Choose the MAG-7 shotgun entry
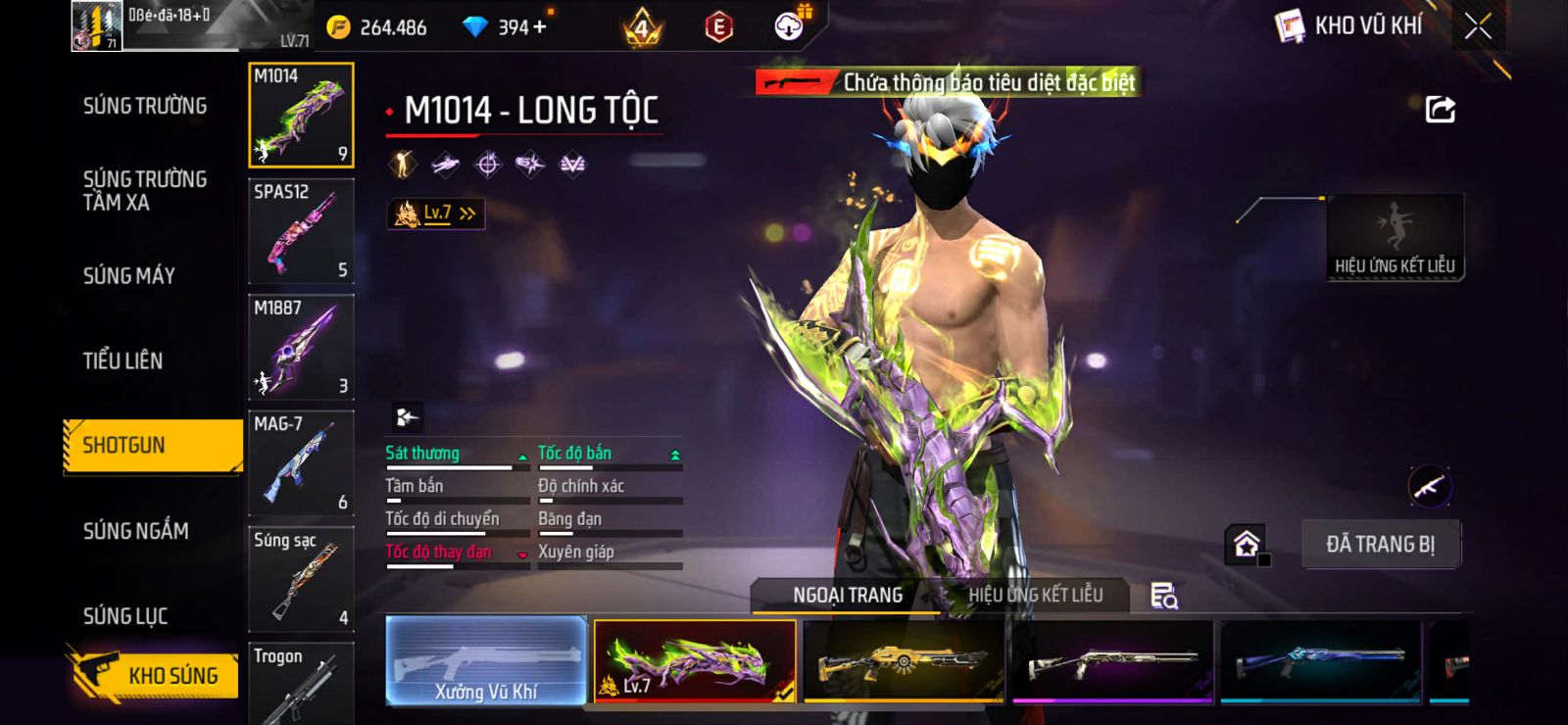Viewport: 1568px width, 725px height. tap(301, 463)
